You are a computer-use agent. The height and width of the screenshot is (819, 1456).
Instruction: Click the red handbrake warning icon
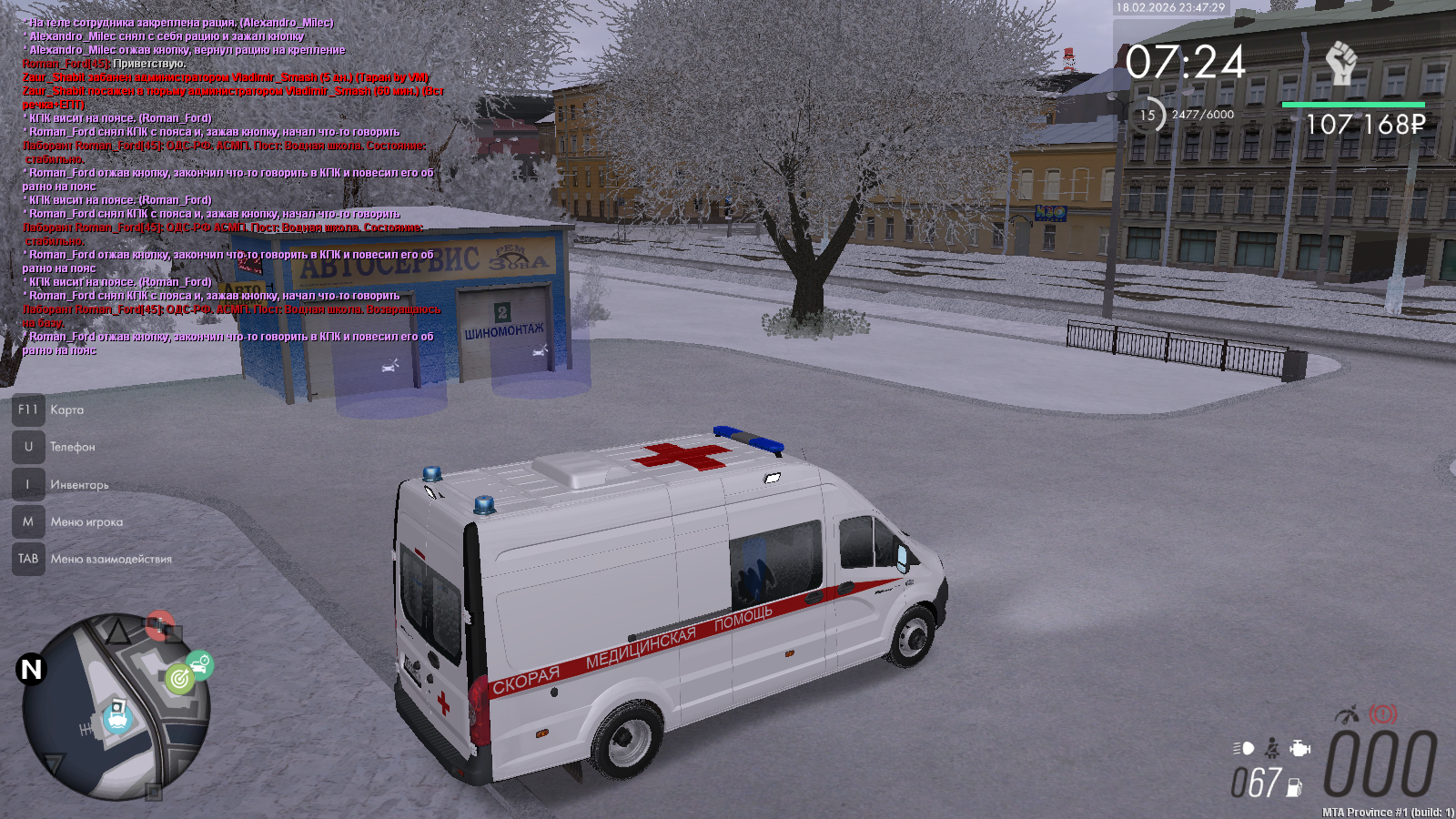[1383, 714]
